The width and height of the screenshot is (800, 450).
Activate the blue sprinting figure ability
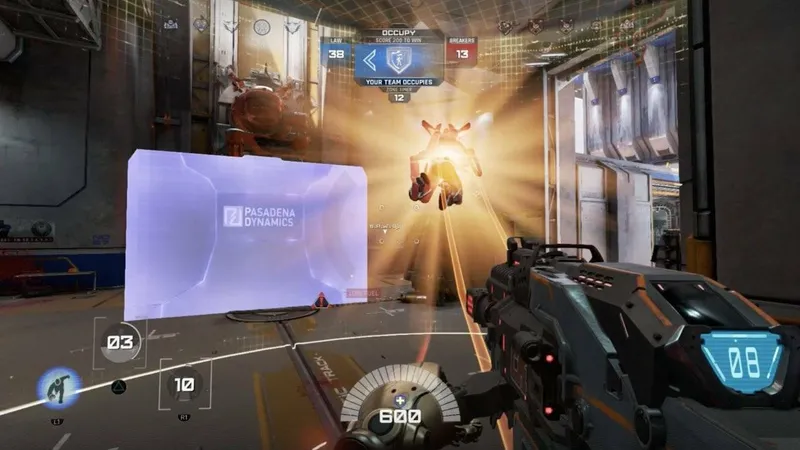click(x=59, y=387)
